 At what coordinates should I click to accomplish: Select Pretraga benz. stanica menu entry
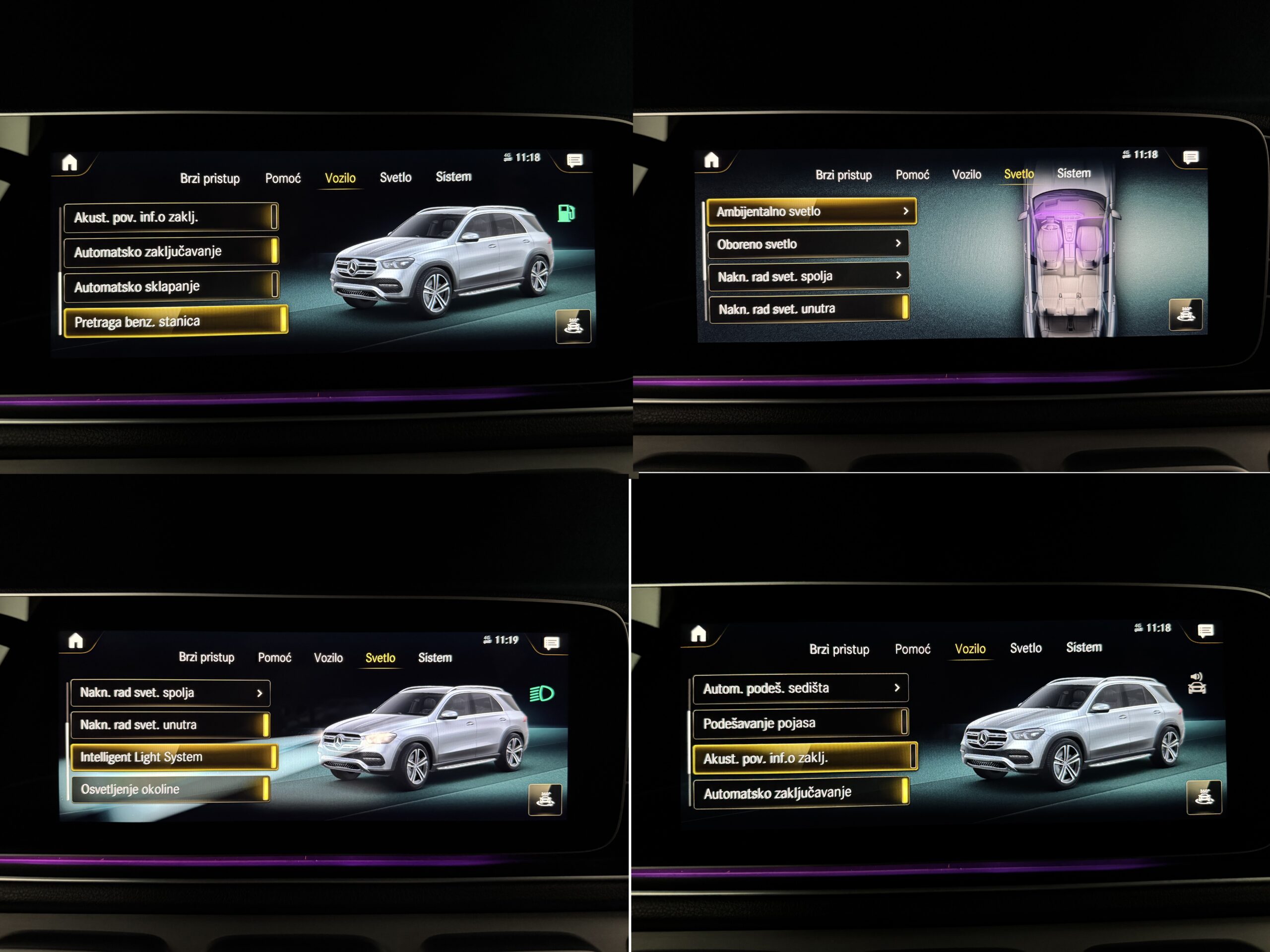(175, 321)
